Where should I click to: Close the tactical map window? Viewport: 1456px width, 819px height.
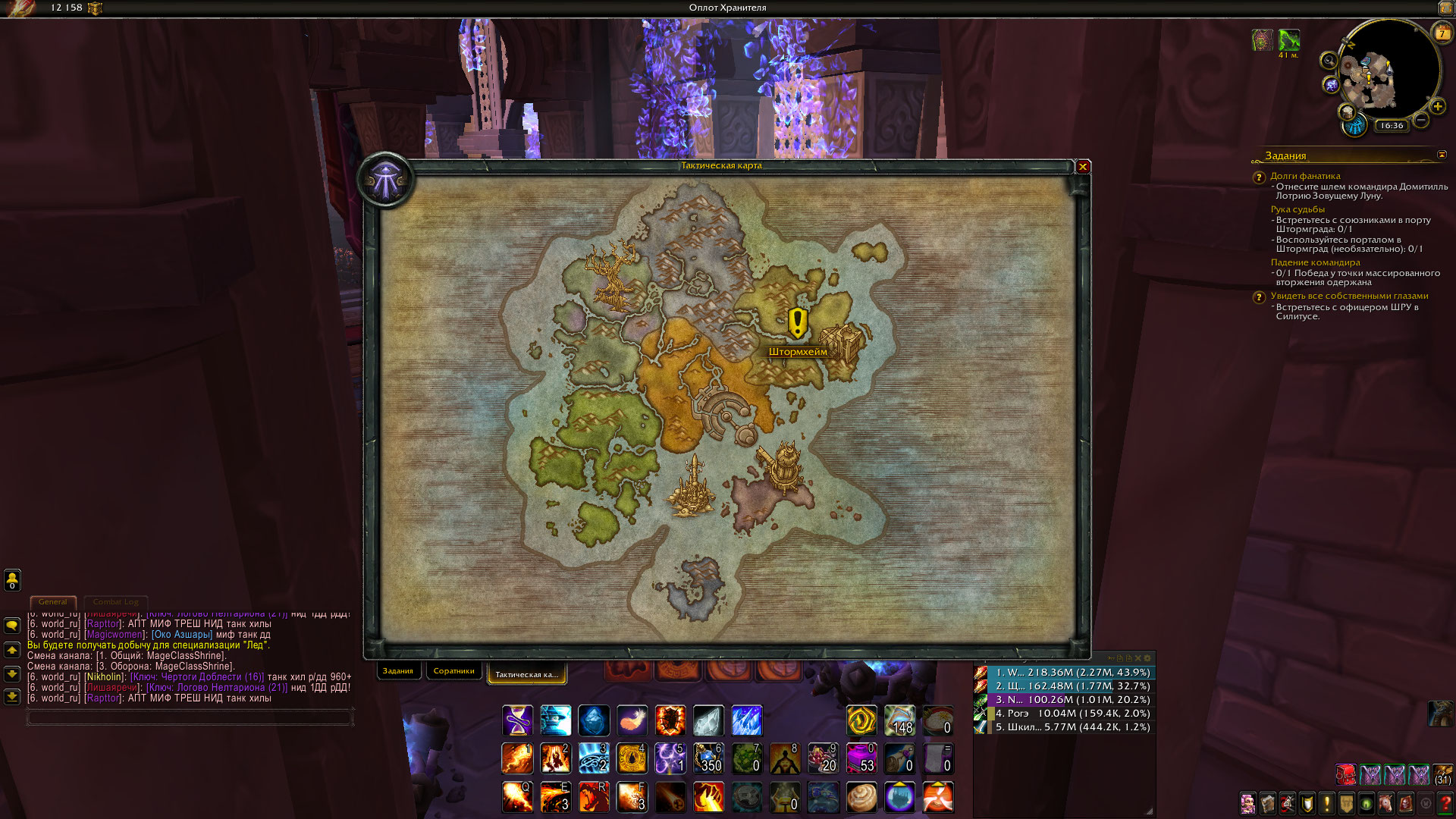[x=1083, y=167]
